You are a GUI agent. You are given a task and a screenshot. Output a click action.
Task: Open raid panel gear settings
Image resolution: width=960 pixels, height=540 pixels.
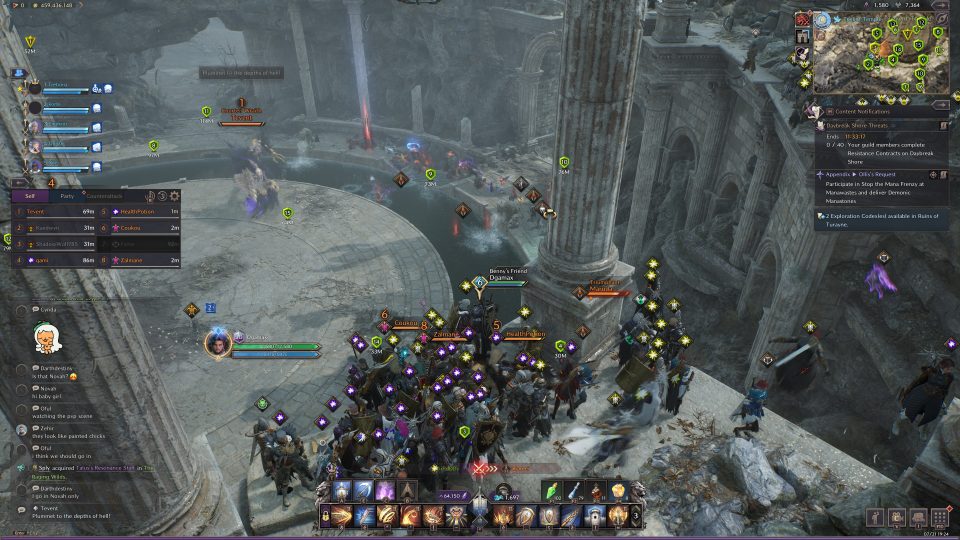(175, 196)
